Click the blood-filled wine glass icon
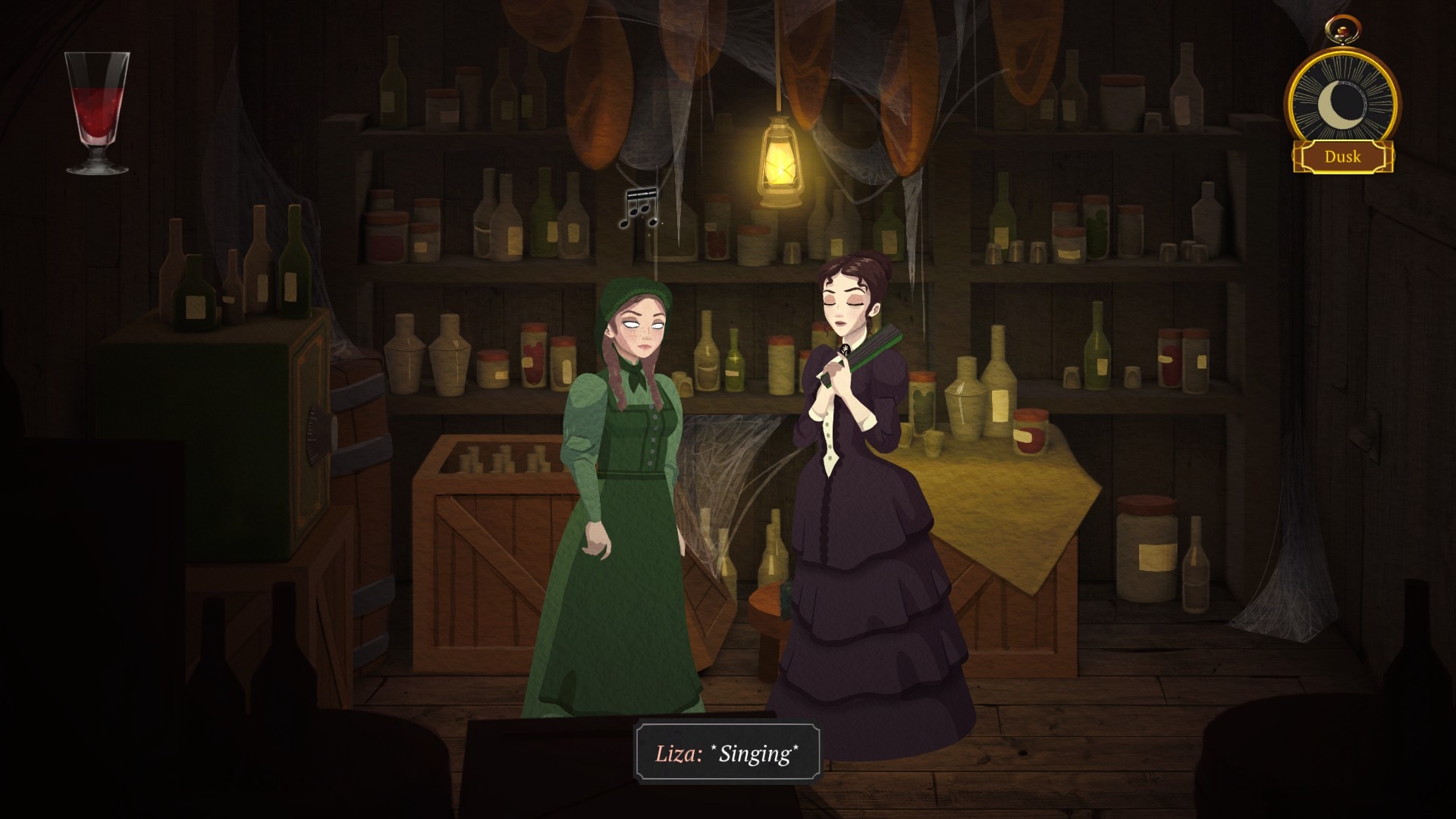The width and height of the screenshot is (1456, 819). tap(97, 112)
